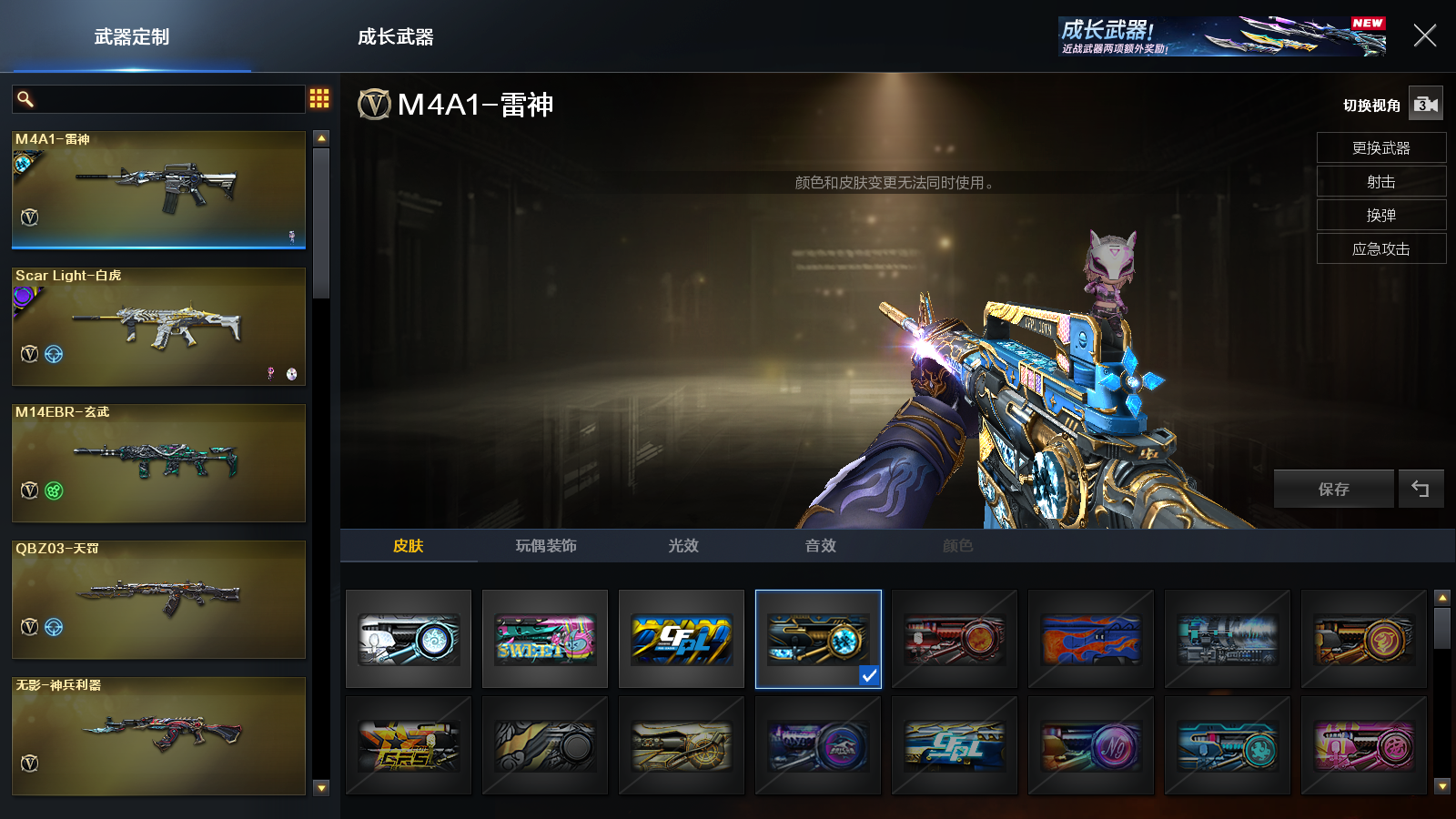Choose the M14EBR-玄武 weapon entry
Image resolution: width=1456 pixels, height=819 pixels.
tap(158, 462)
